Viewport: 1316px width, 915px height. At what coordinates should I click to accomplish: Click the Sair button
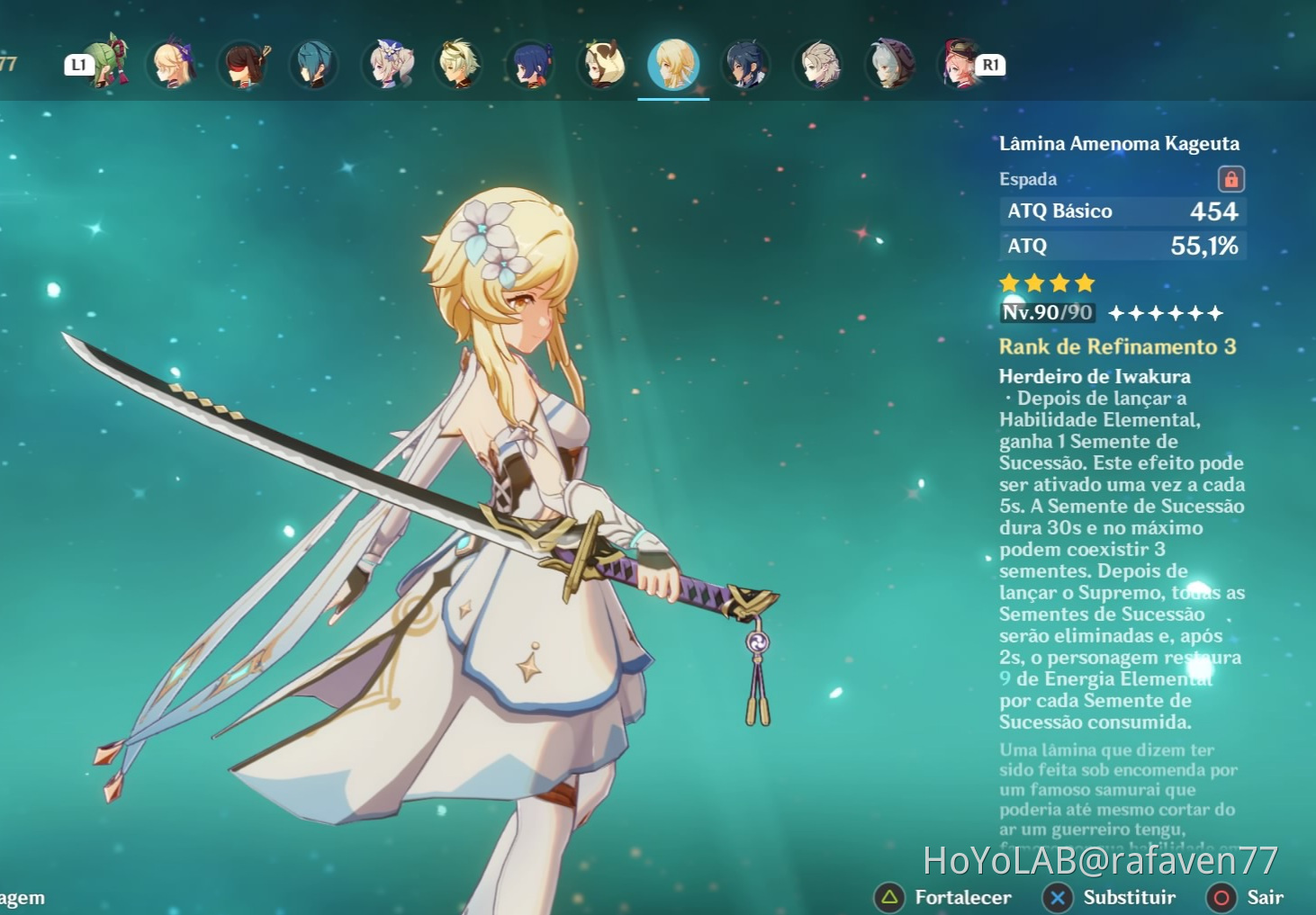pos(1264,897)
